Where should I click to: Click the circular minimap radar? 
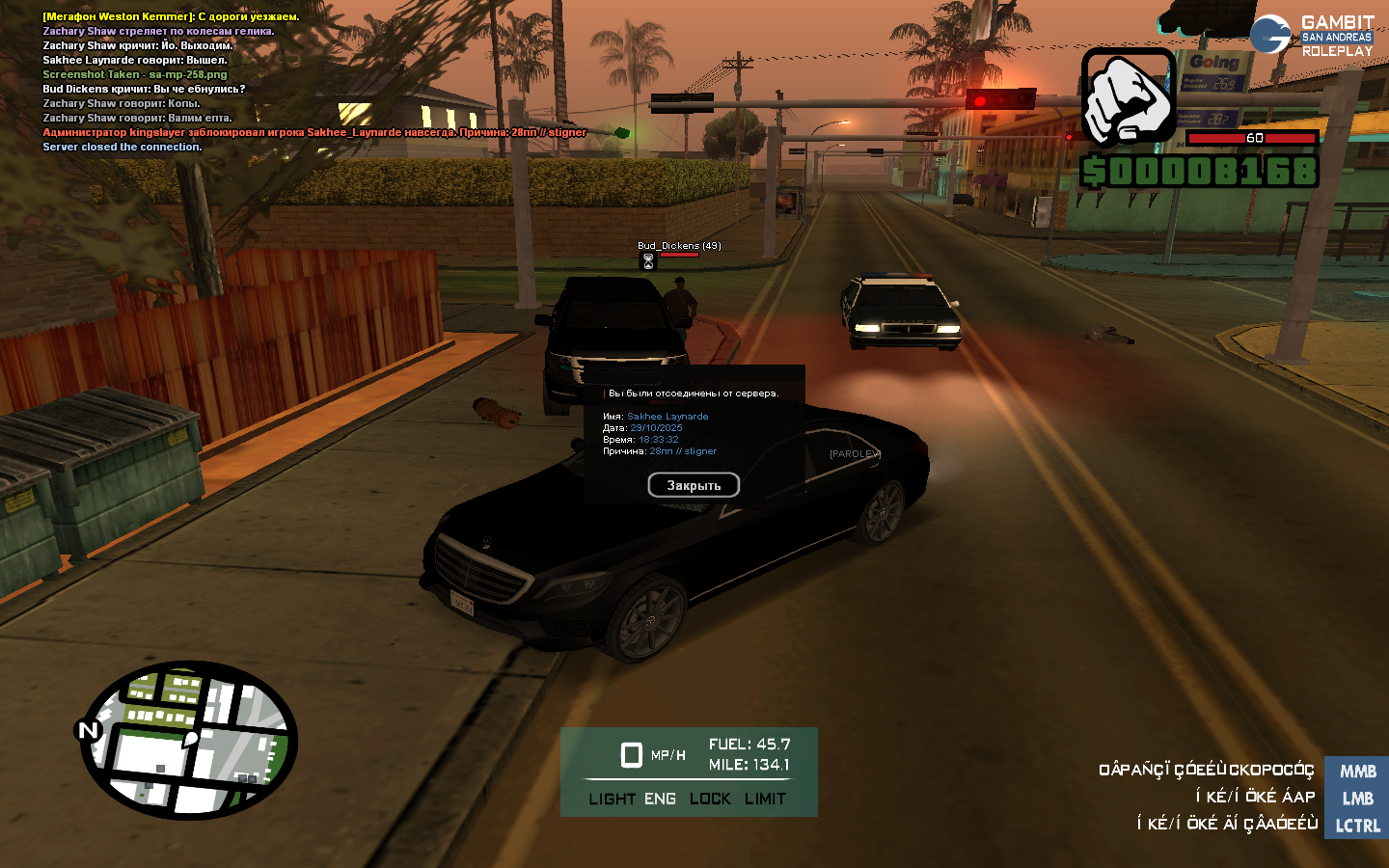click(x=189, y=740)
